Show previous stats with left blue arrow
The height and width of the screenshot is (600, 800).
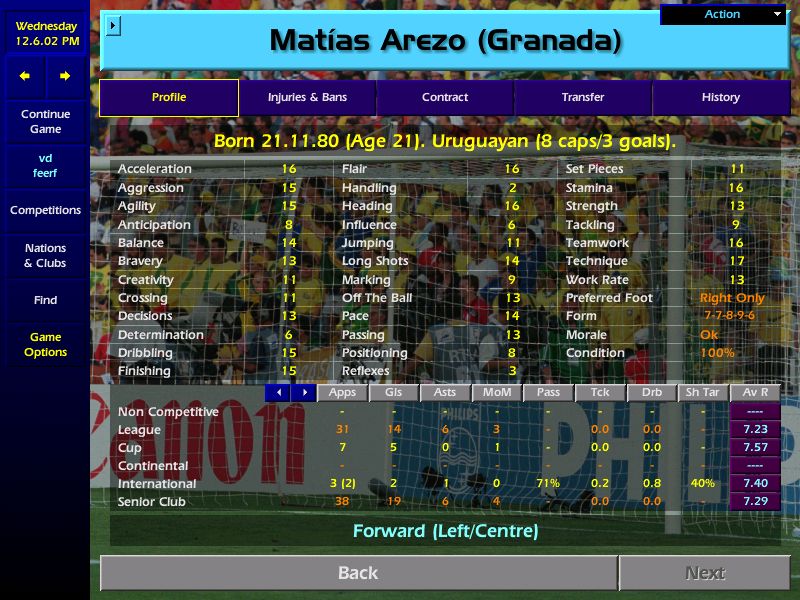click(x=278, y=393)
